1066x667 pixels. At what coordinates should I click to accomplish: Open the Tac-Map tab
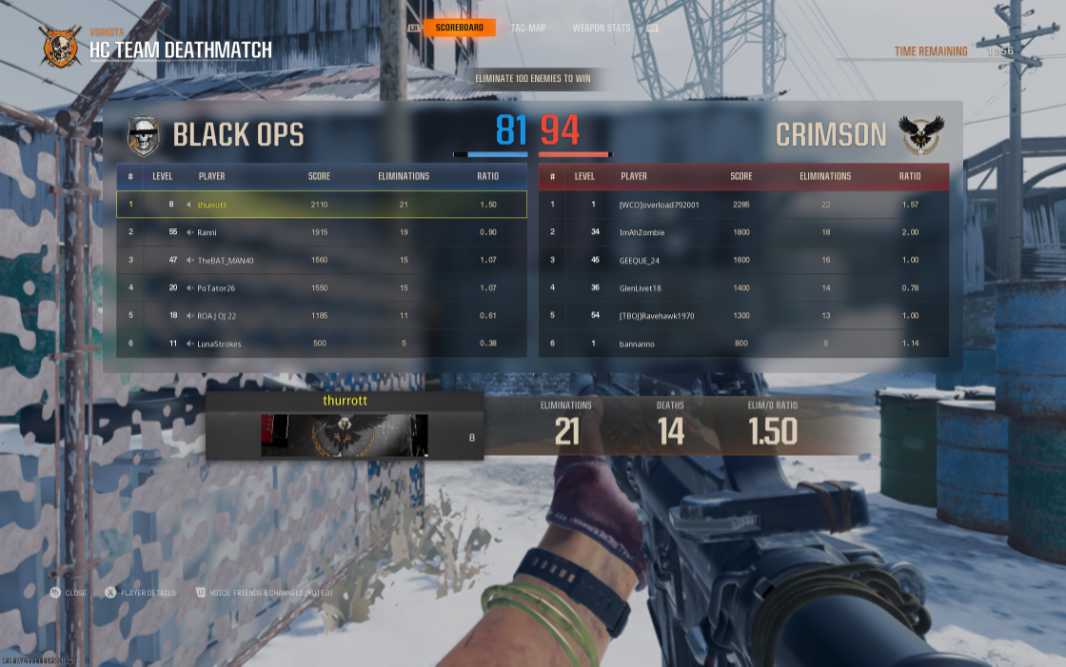(527, 28)
